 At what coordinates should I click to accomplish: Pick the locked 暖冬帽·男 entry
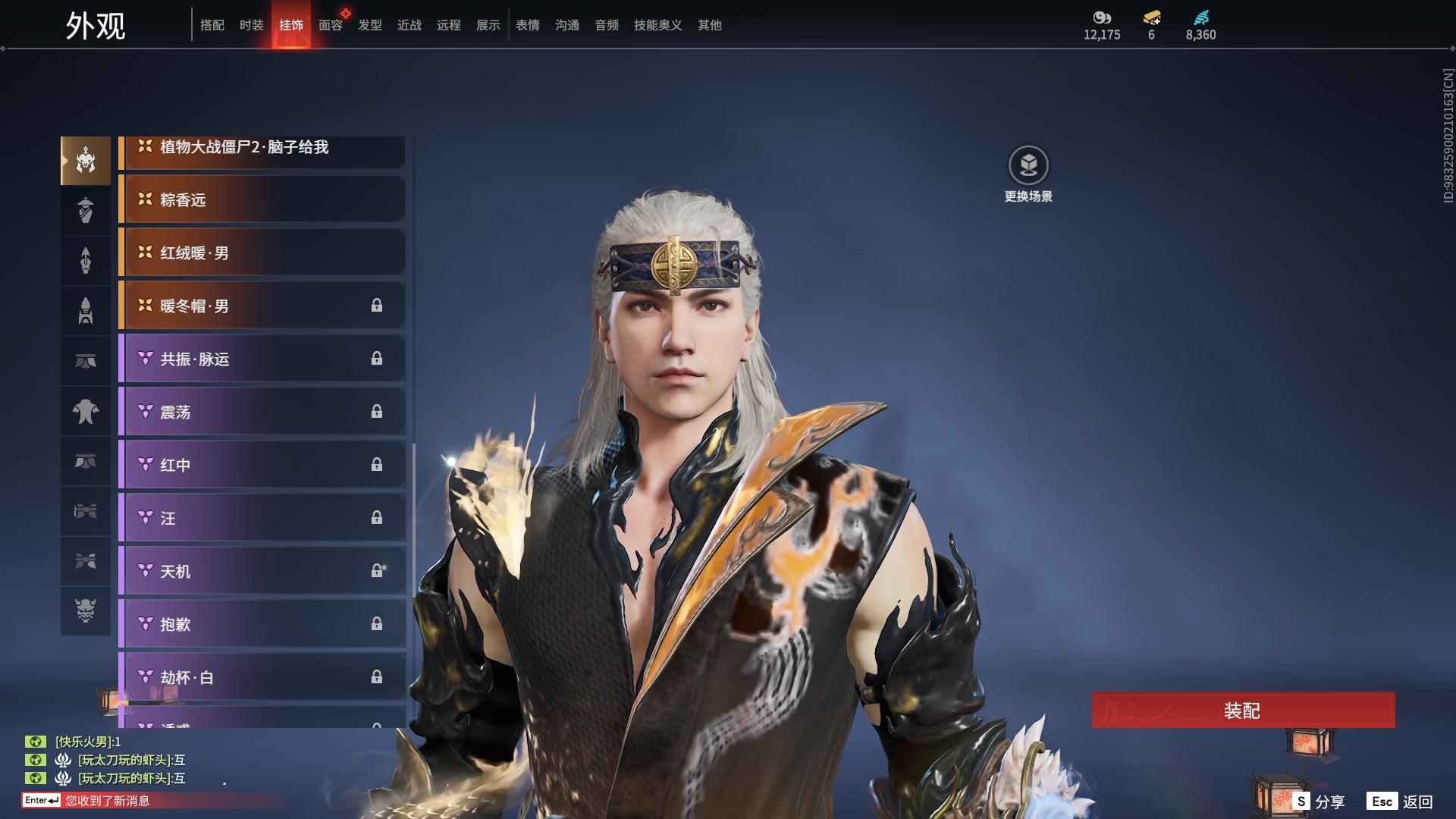(262, 306)
